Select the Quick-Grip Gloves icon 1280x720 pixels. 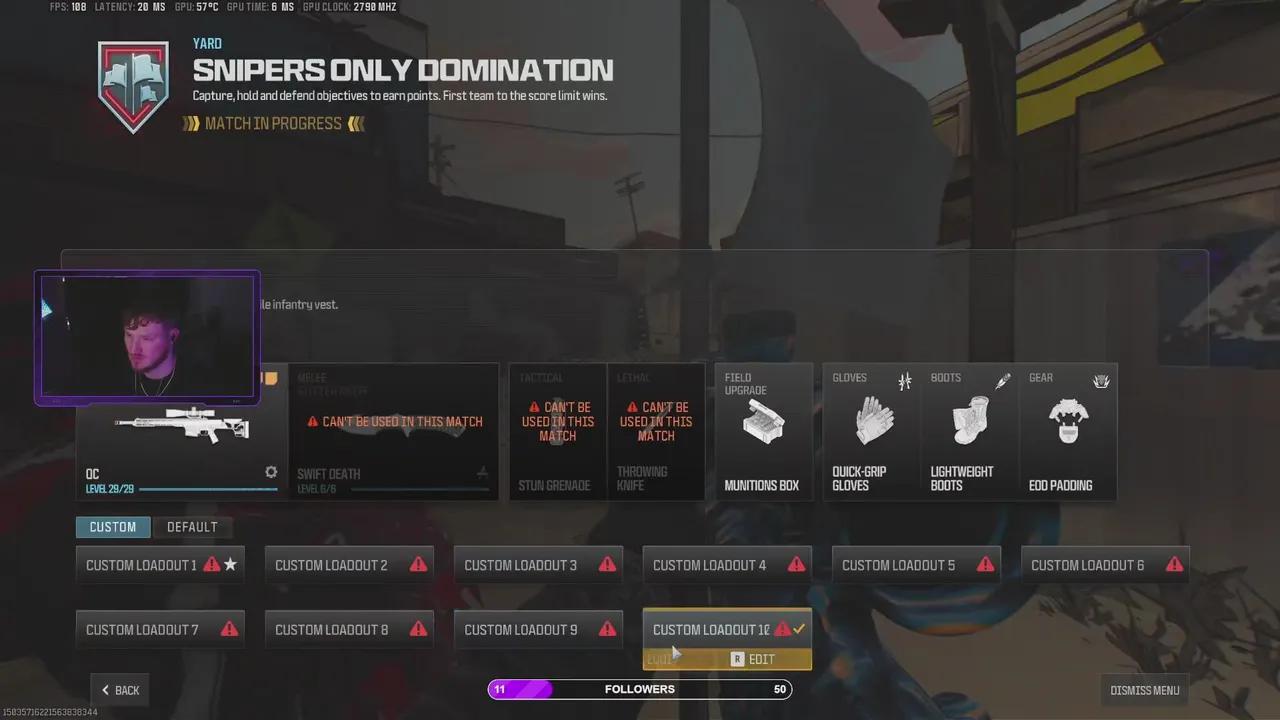tap(873, 420)
